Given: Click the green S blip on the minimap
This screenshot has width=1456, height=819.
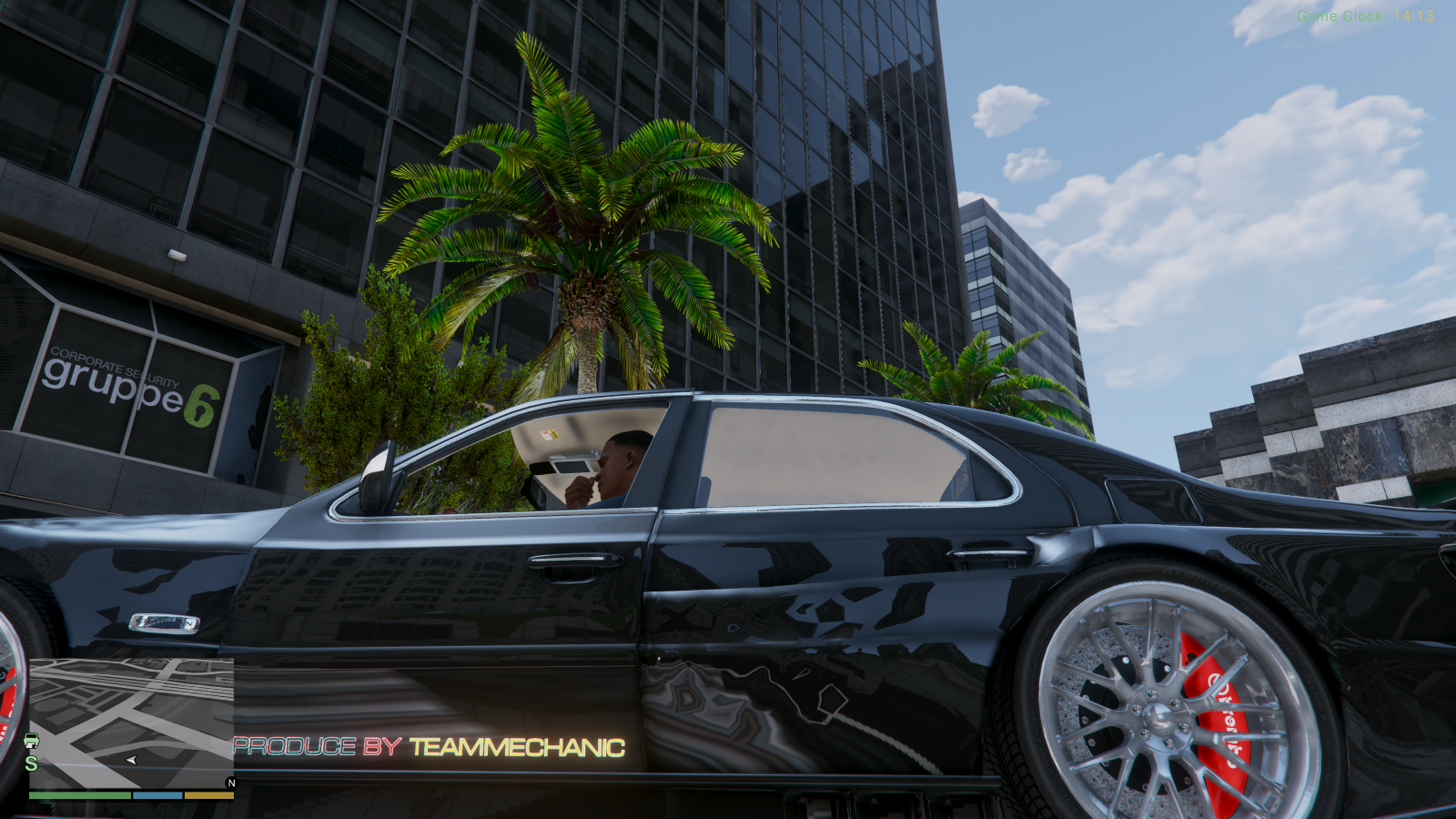Looking at the screenshot, I should pos(30,762).
